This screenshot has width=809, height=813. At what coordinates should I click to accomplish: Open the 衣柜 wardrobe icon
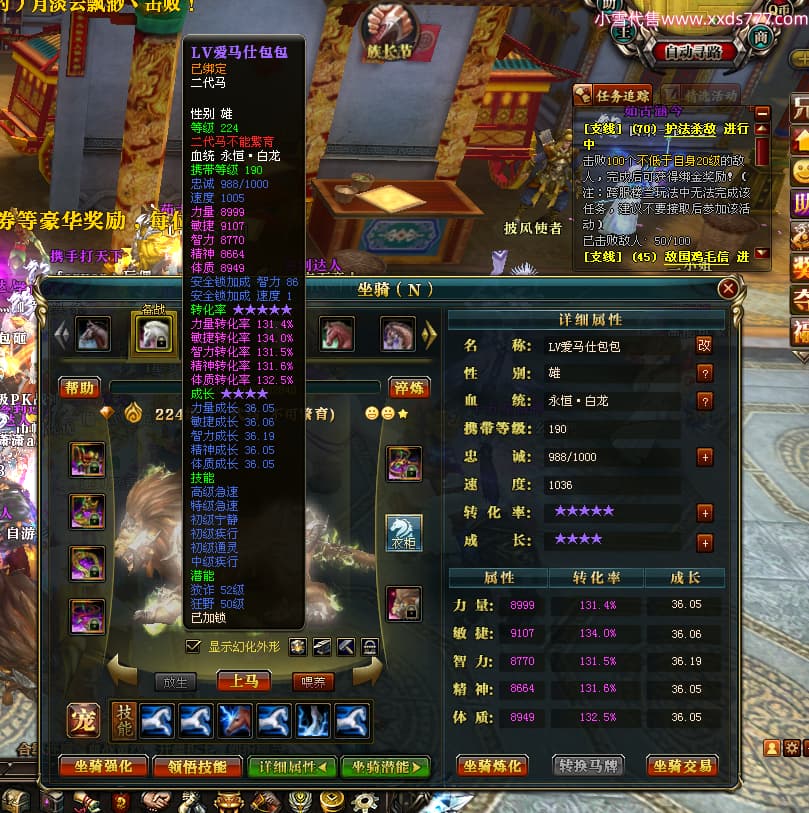pos(404,533)
